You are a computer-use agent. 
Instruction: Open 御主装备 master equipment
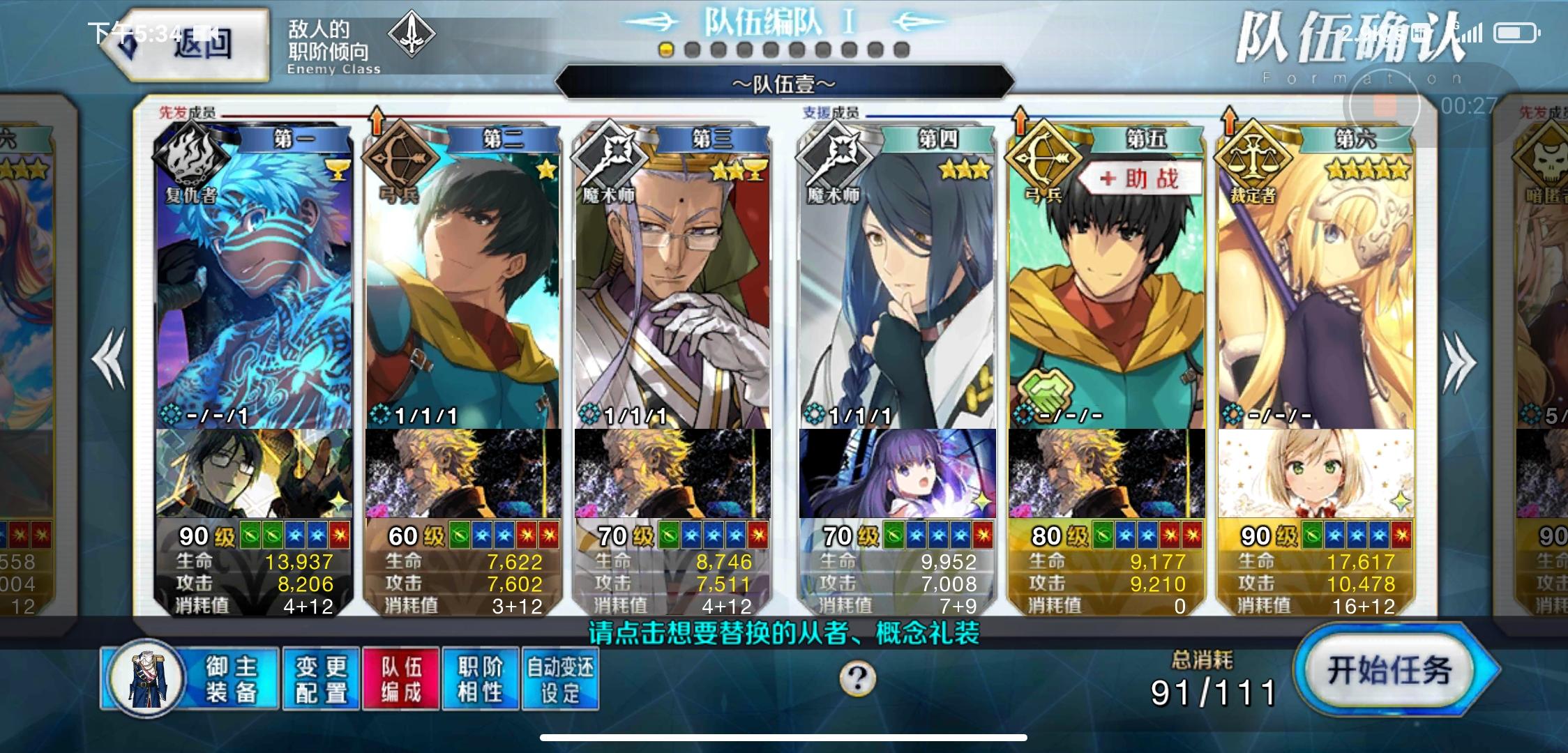coord(190,678)
